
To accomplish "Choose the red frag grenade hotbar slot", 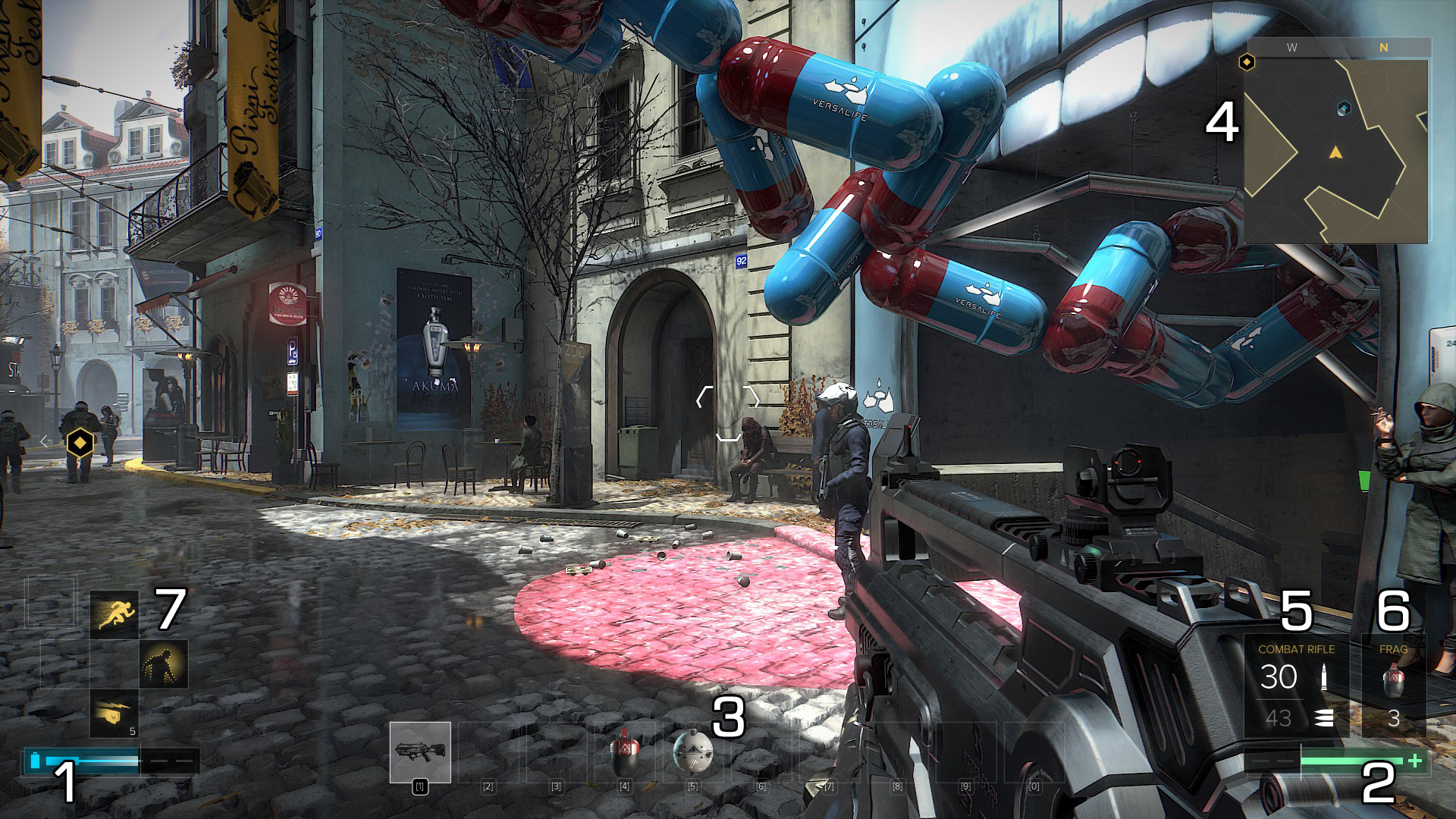I will tap(624, 752).
